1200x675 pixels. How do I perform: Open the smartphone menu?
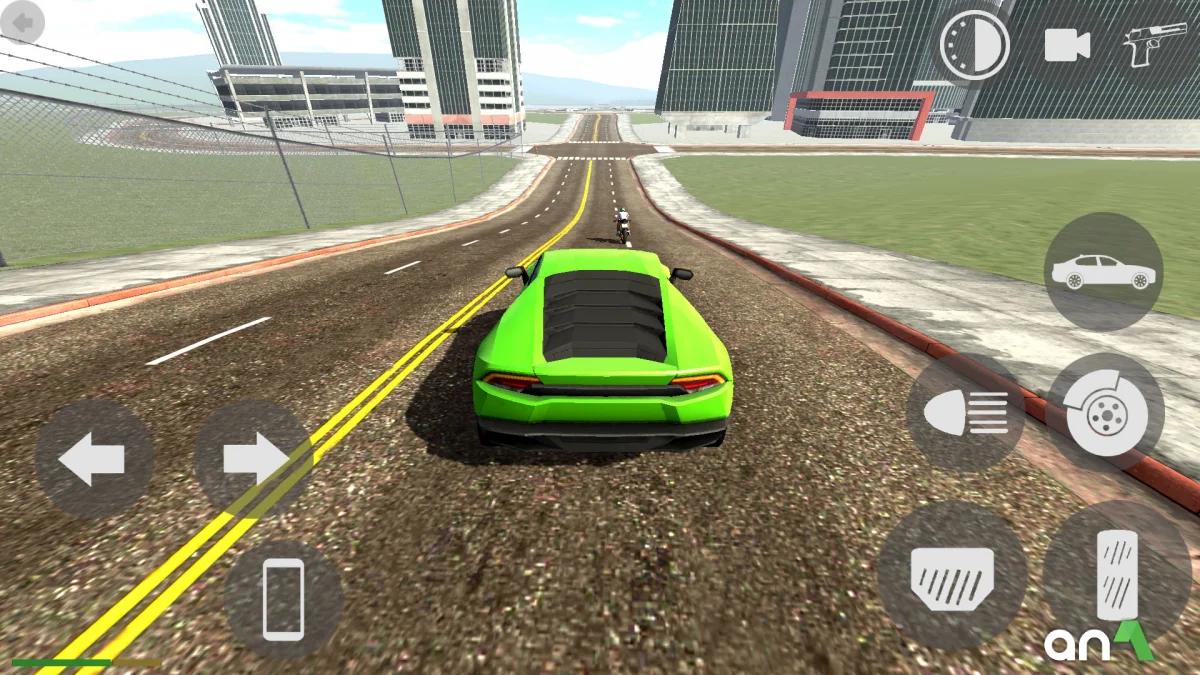(283, 599)
